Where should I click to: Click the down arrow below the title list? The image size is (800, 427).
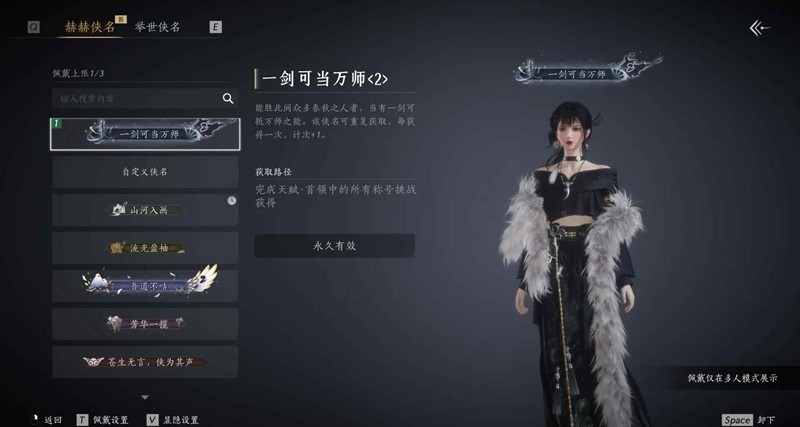click(x=145, y=397)
